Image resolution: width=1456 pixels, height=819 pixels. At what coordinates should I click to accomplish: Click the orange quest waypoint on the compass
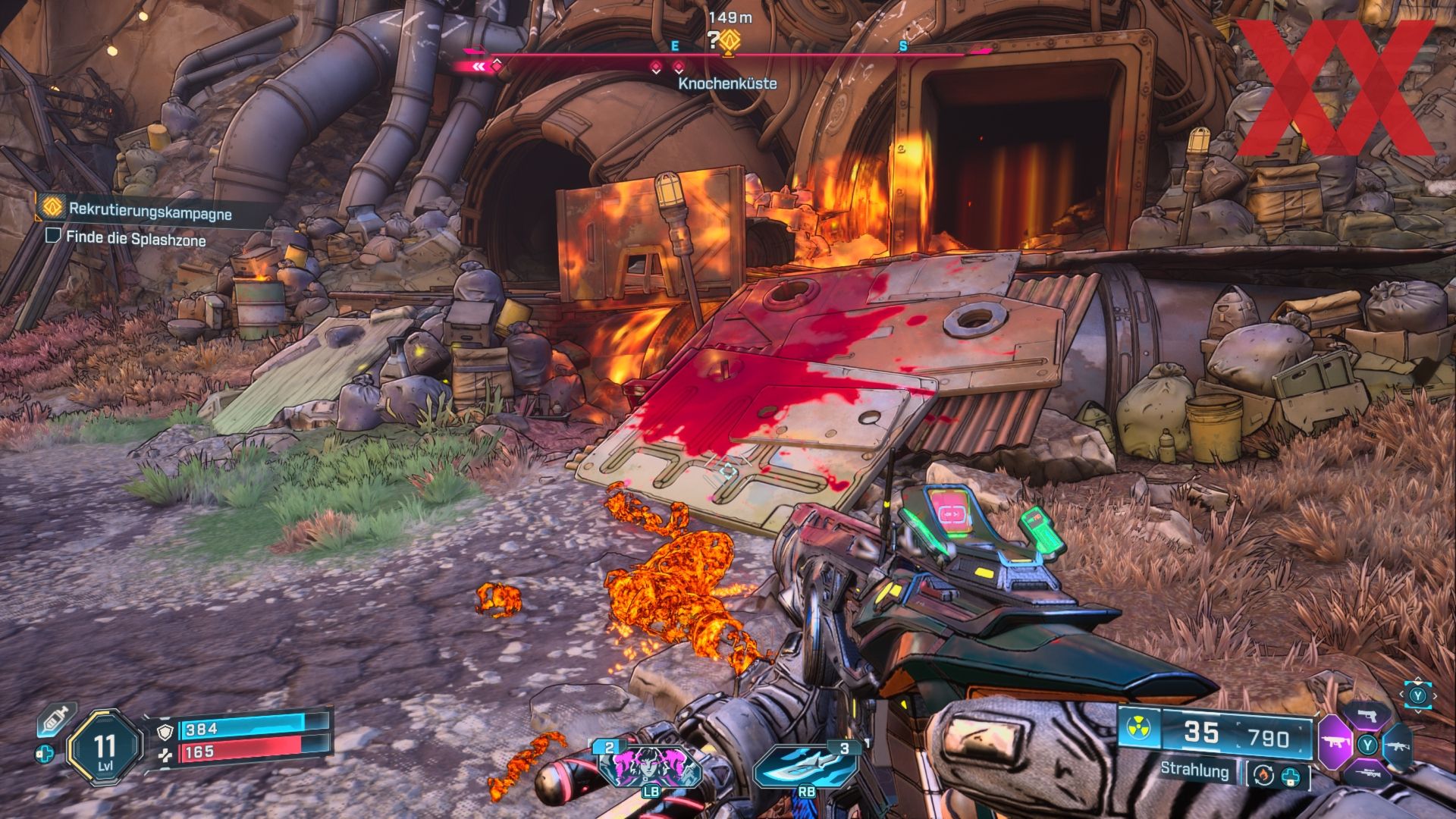click(730, 40)
